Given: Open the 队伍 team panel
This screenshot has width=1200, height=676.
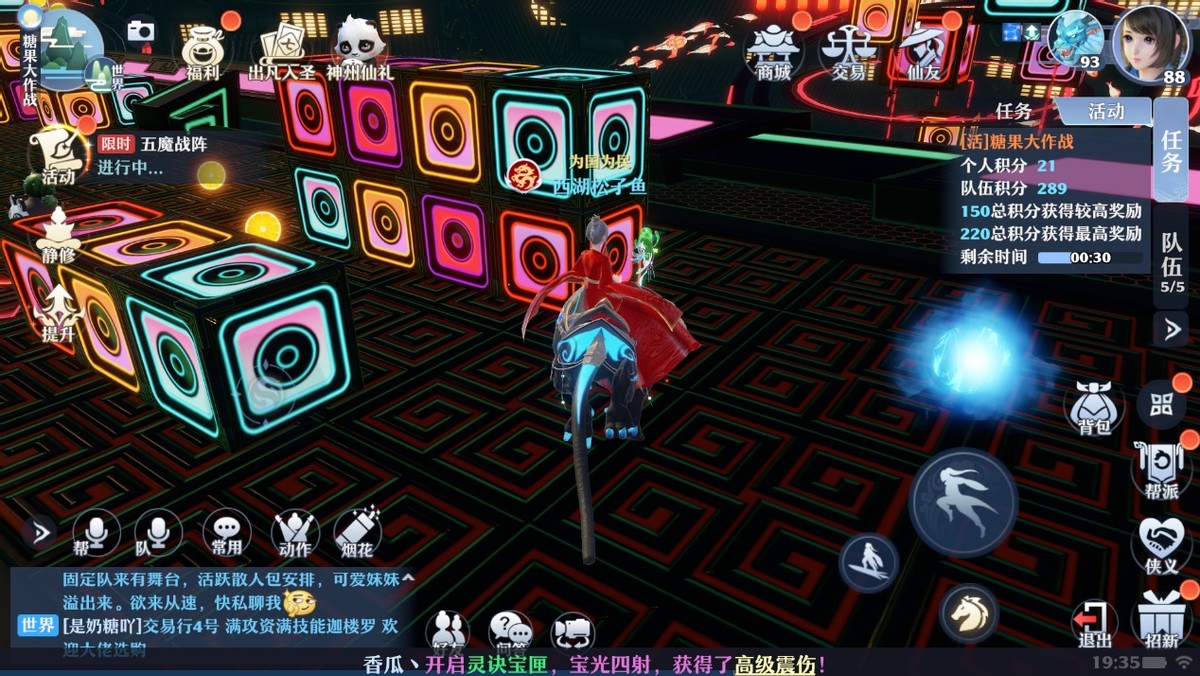Looking at the screenshot, I should point(1172,258).
